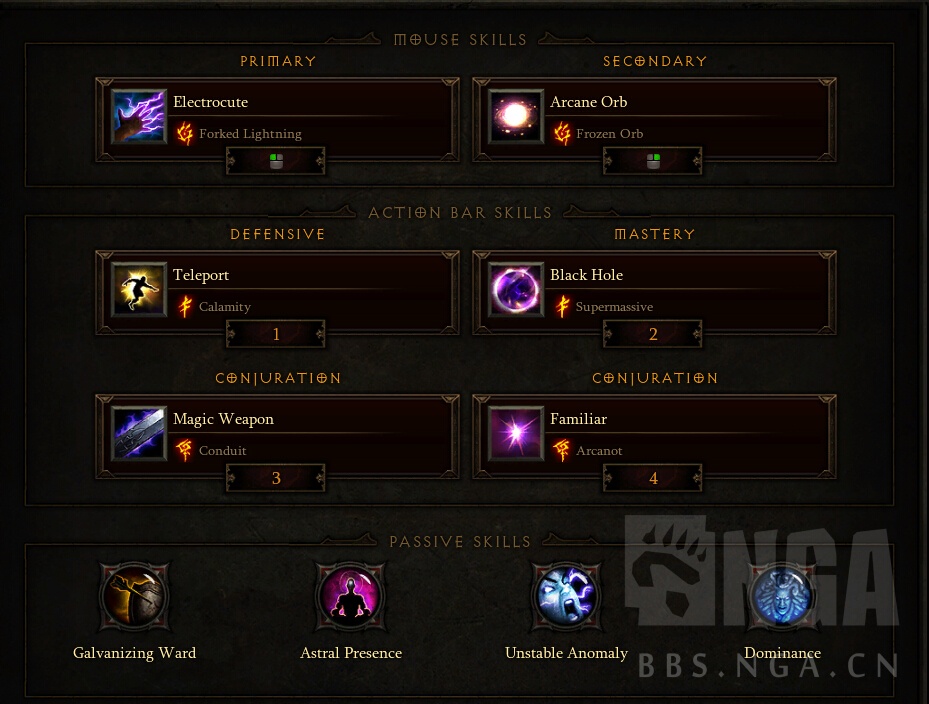Click the Unstable Anomaly passive skill
This screenshot has height=704, width=929.
566,597
